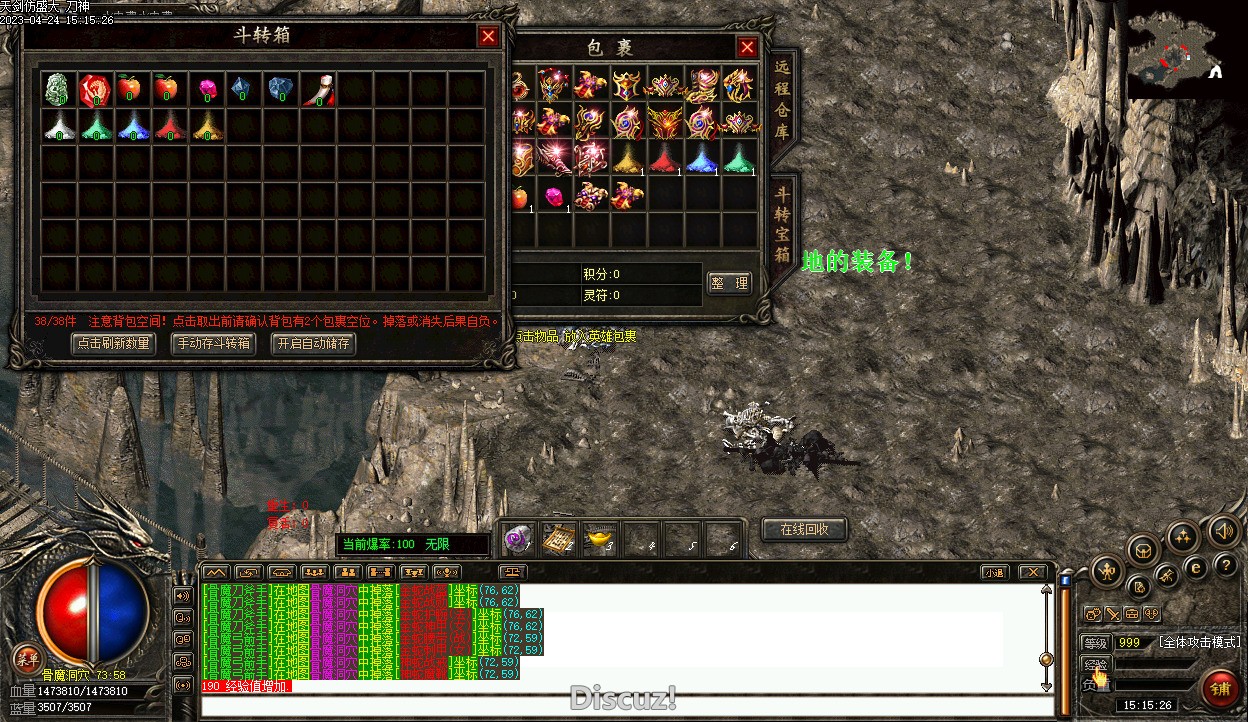Image resolution: width=1248 pixels, height=722 pixels.
Task: Open the 菜单 menu button
Action: [x=27, y=659]
